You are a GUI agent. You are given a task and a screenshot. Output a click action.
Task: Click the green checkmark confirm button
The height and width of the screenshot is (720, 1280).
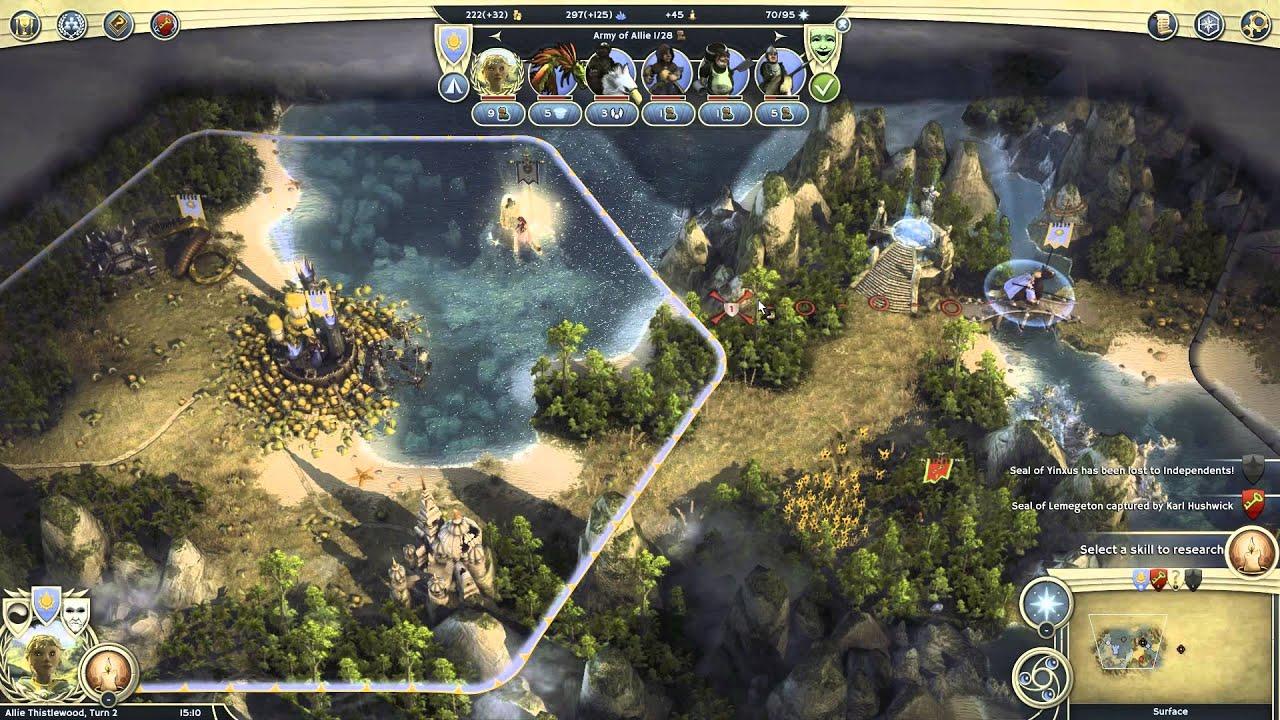point(824,87)
